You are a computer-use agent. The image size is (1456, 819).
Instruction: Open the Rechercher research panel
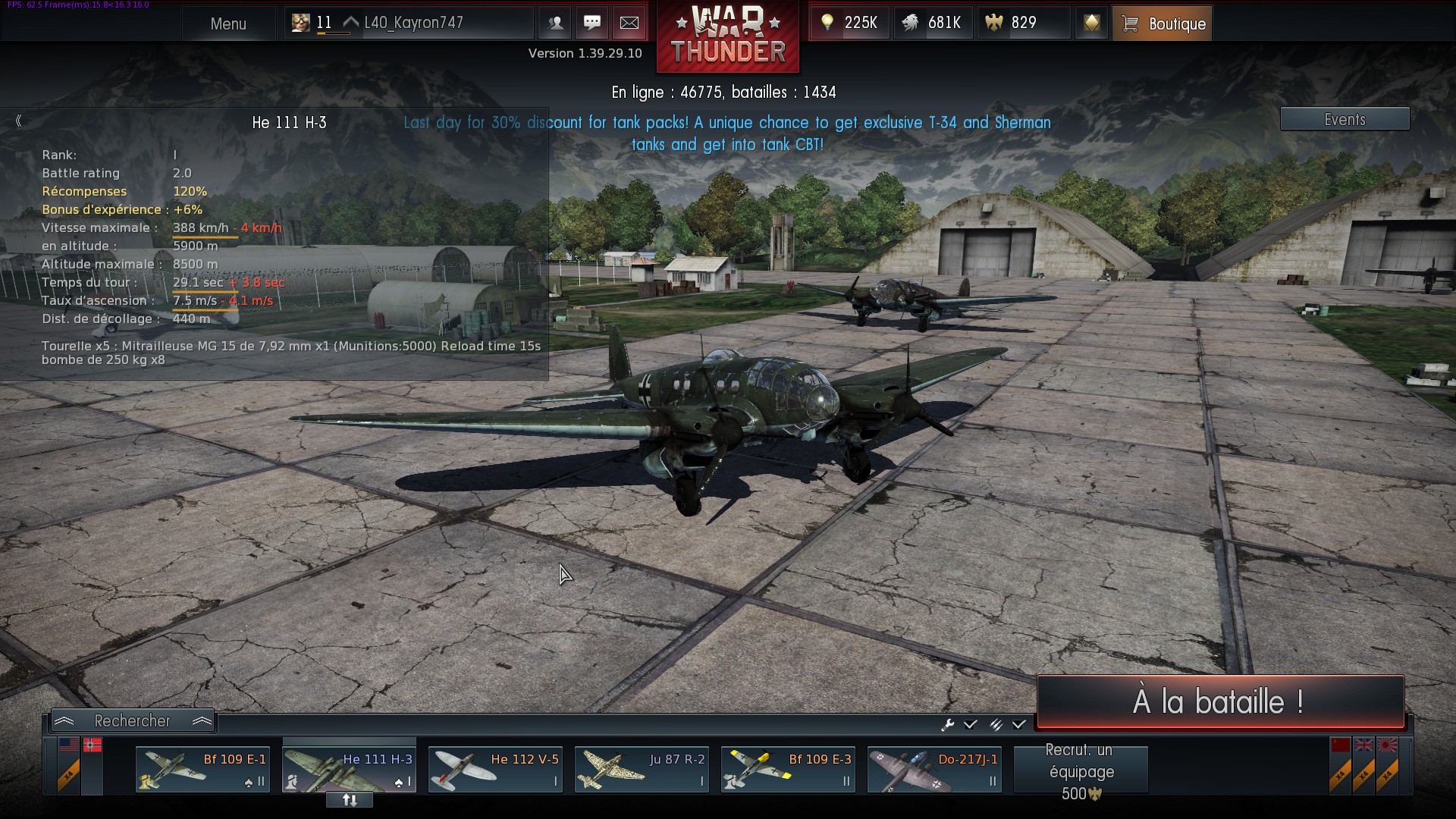coord(133,720)
